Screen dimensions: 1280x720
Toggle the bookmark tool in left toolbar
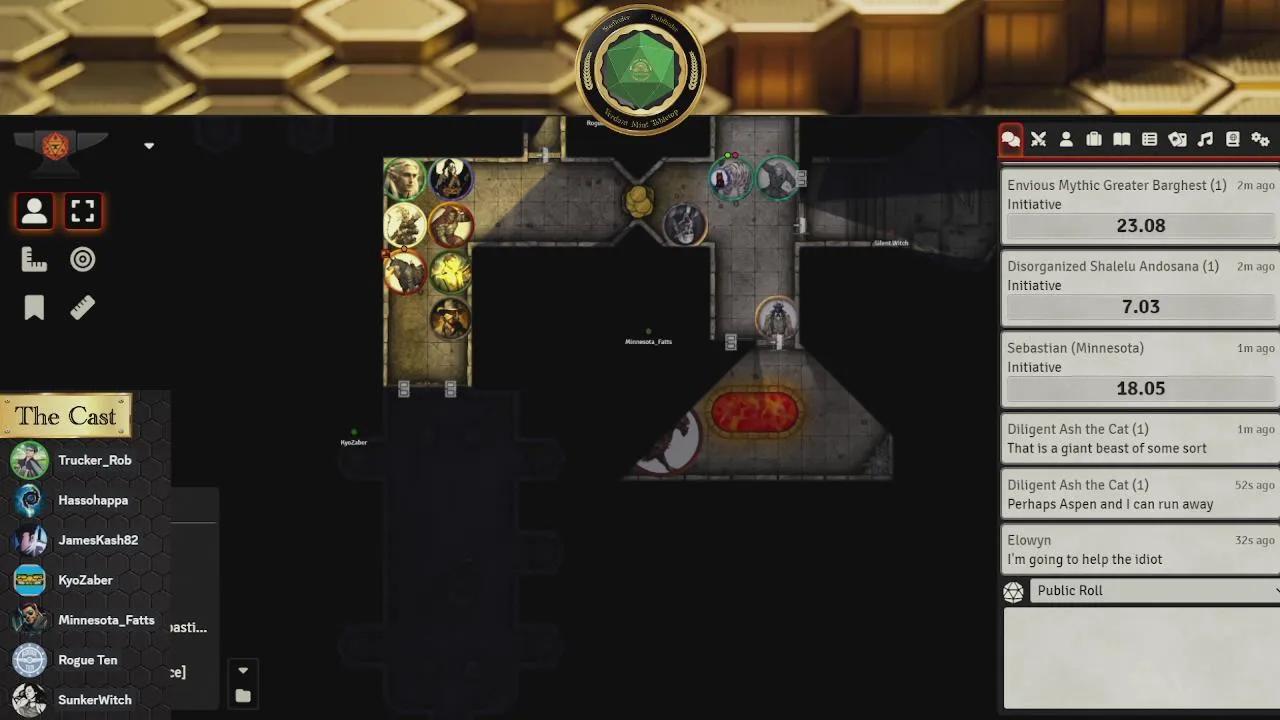[x=34, y=307]
